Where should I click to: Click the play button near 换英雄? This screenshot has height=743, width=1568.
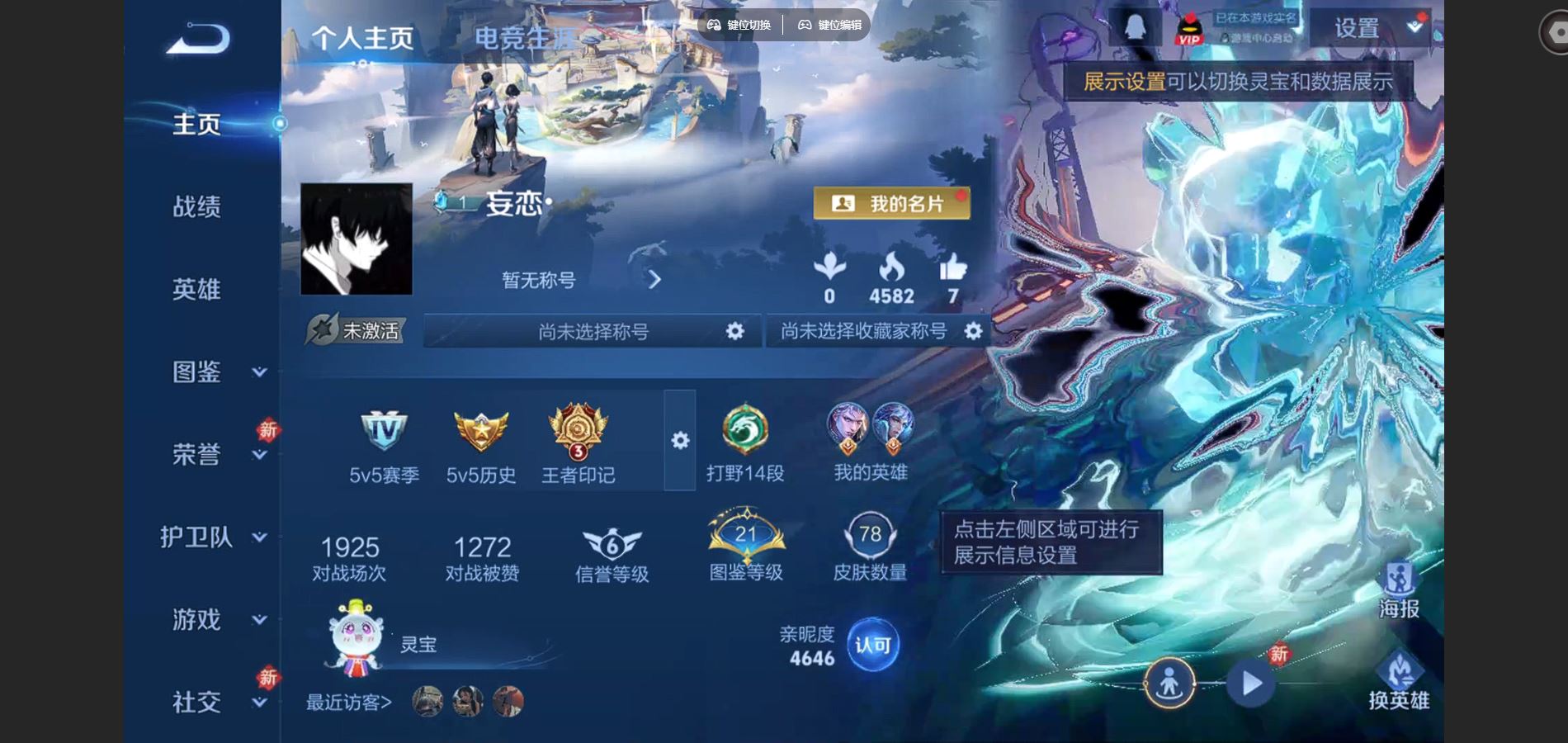click(1252, 681)
